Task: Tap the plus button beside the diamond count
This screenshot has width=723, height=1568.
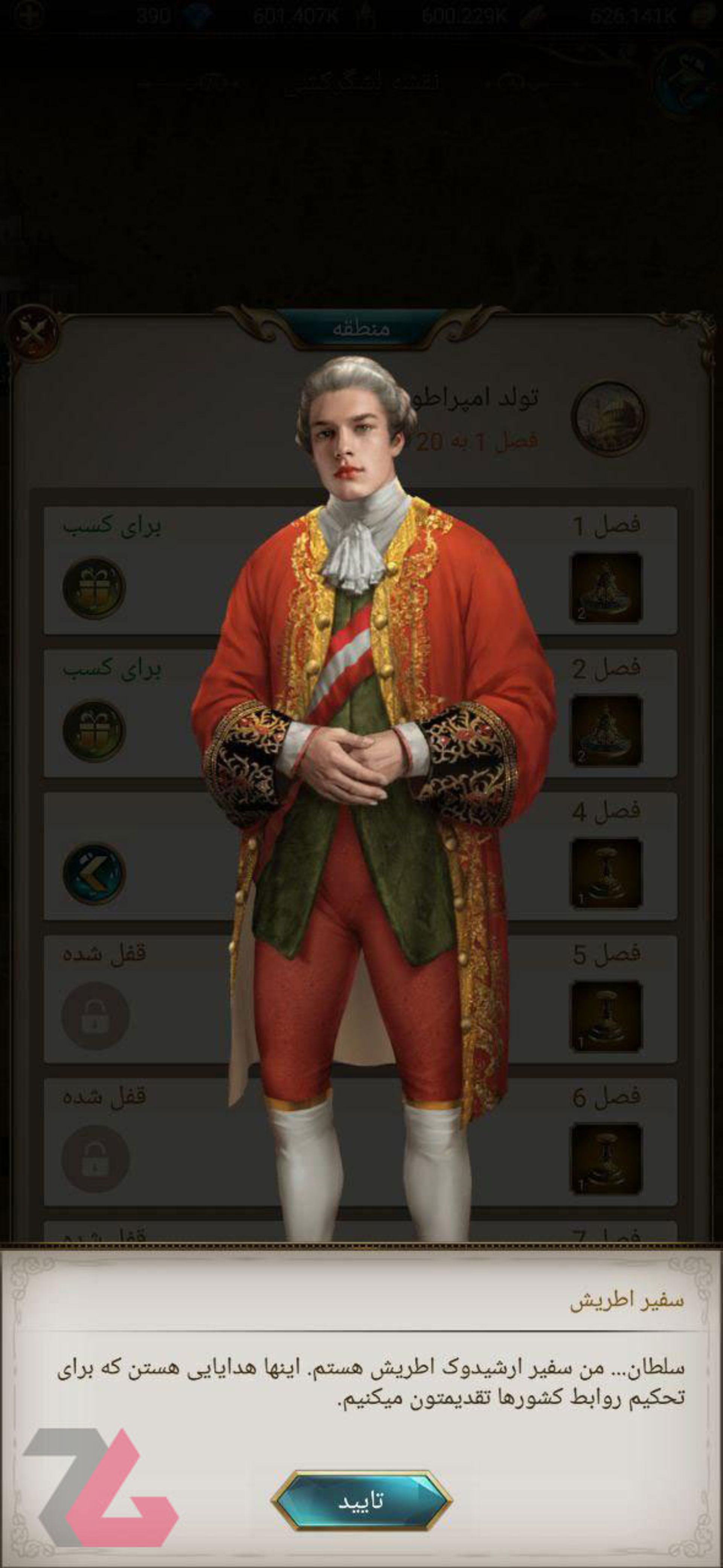Action: pos(29,15)
